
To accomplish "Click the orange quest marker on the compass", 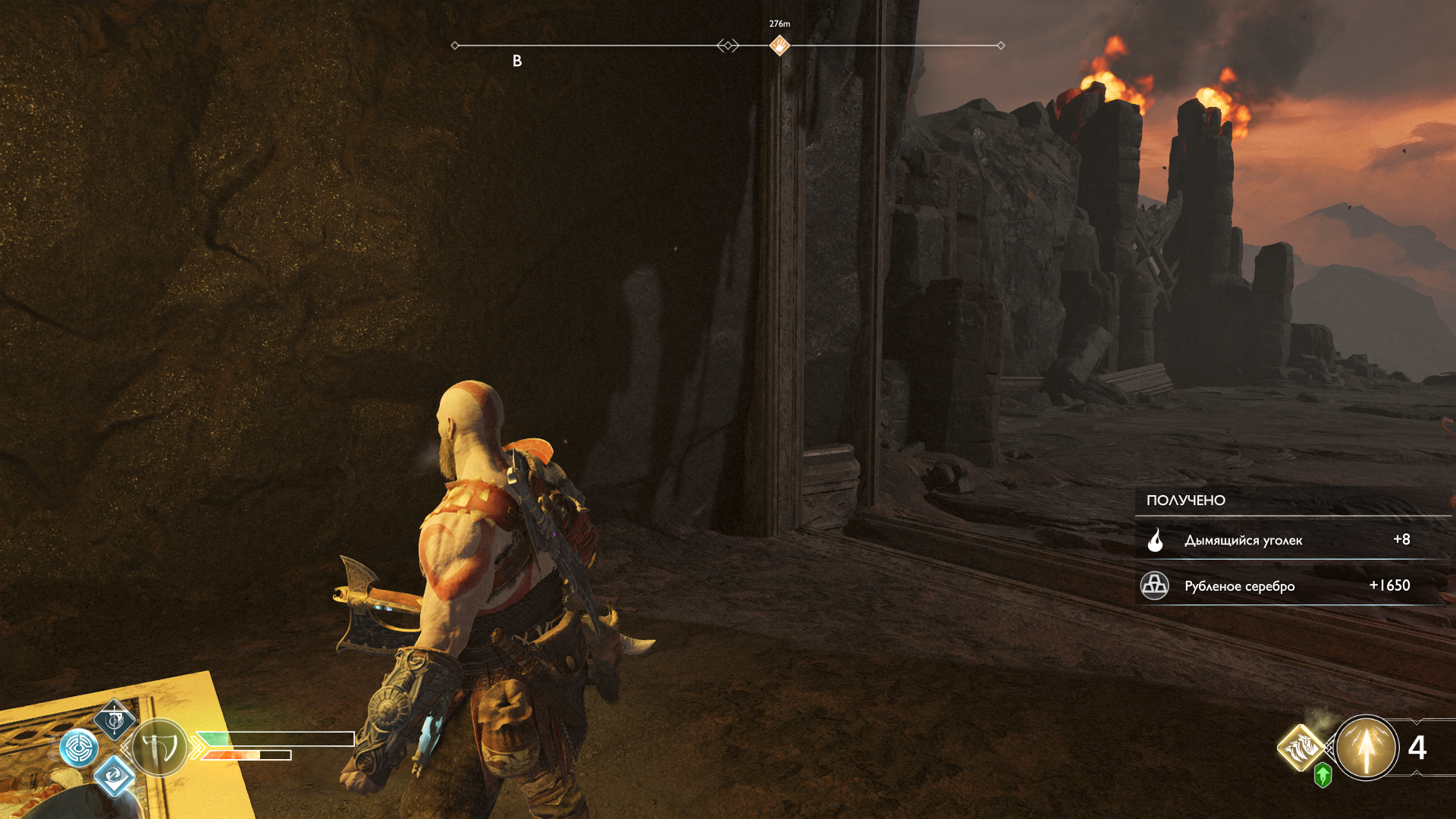I will click(780, 45).
